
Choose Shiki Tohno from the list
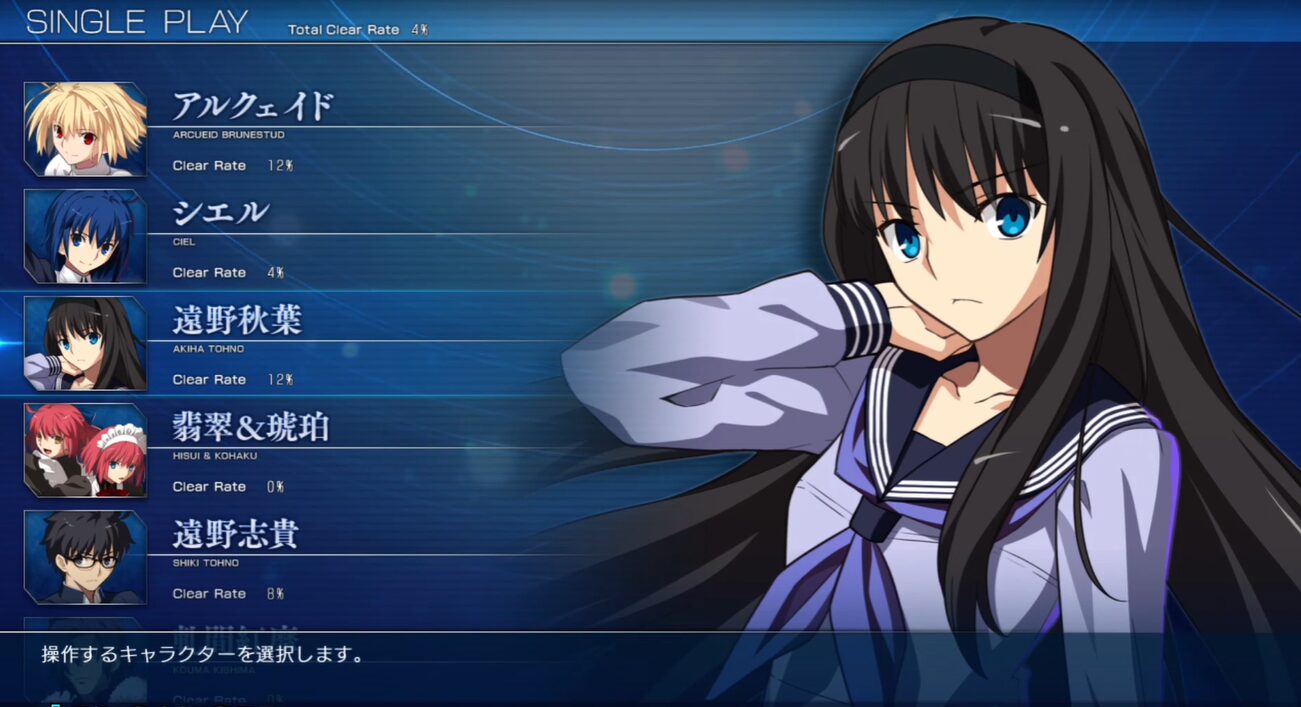pyautogui.click(x=236, y=534)
